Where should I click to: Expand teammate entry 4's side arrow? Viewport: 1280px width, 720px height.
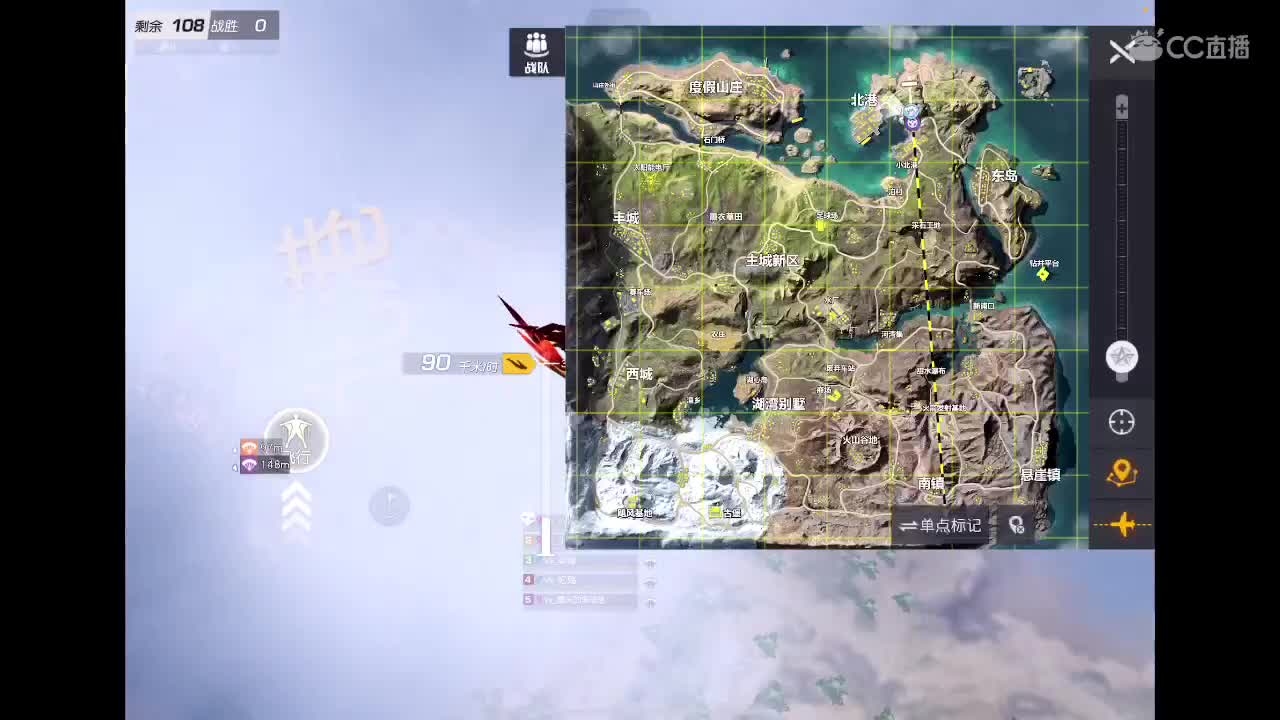(x=650, y=582)
